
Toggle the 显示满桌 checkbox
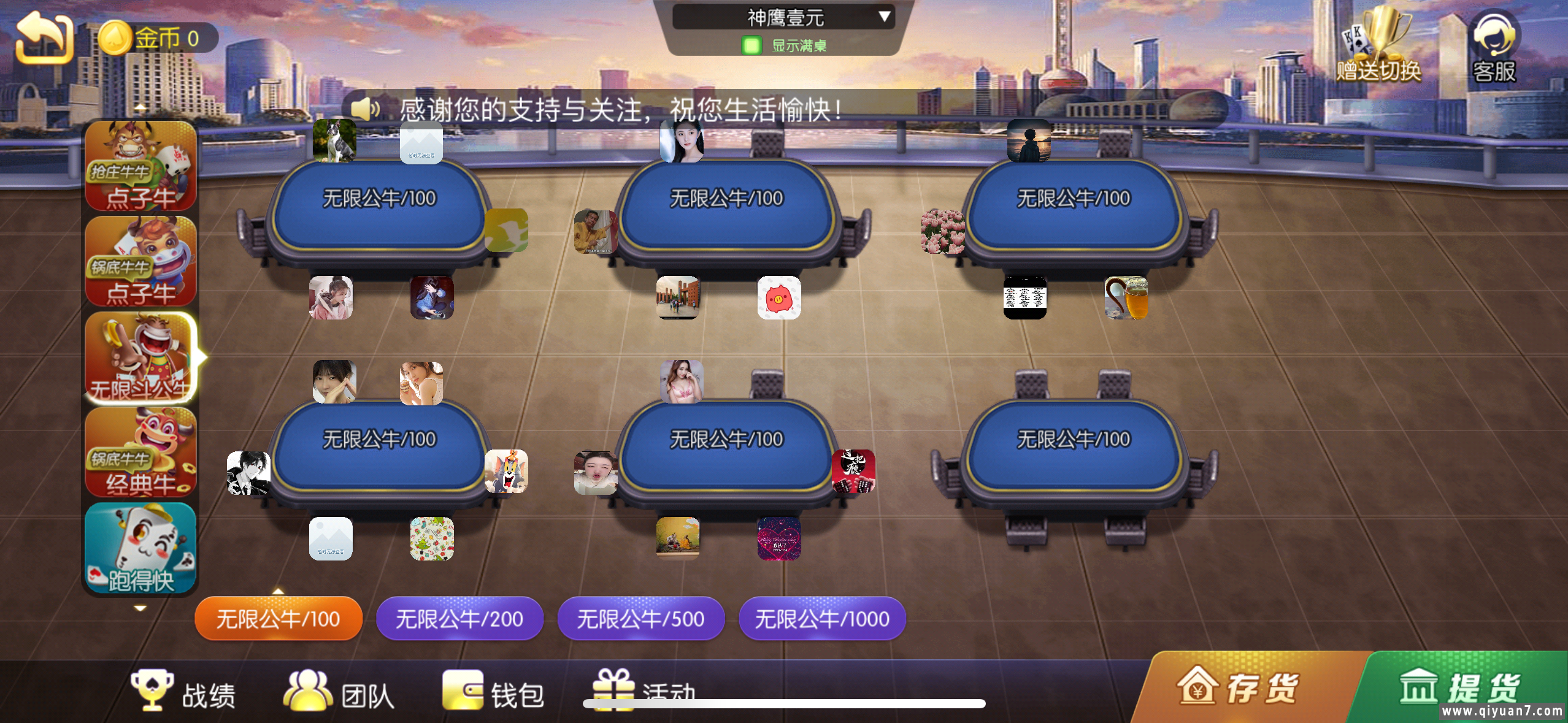[x=751, y=47]
